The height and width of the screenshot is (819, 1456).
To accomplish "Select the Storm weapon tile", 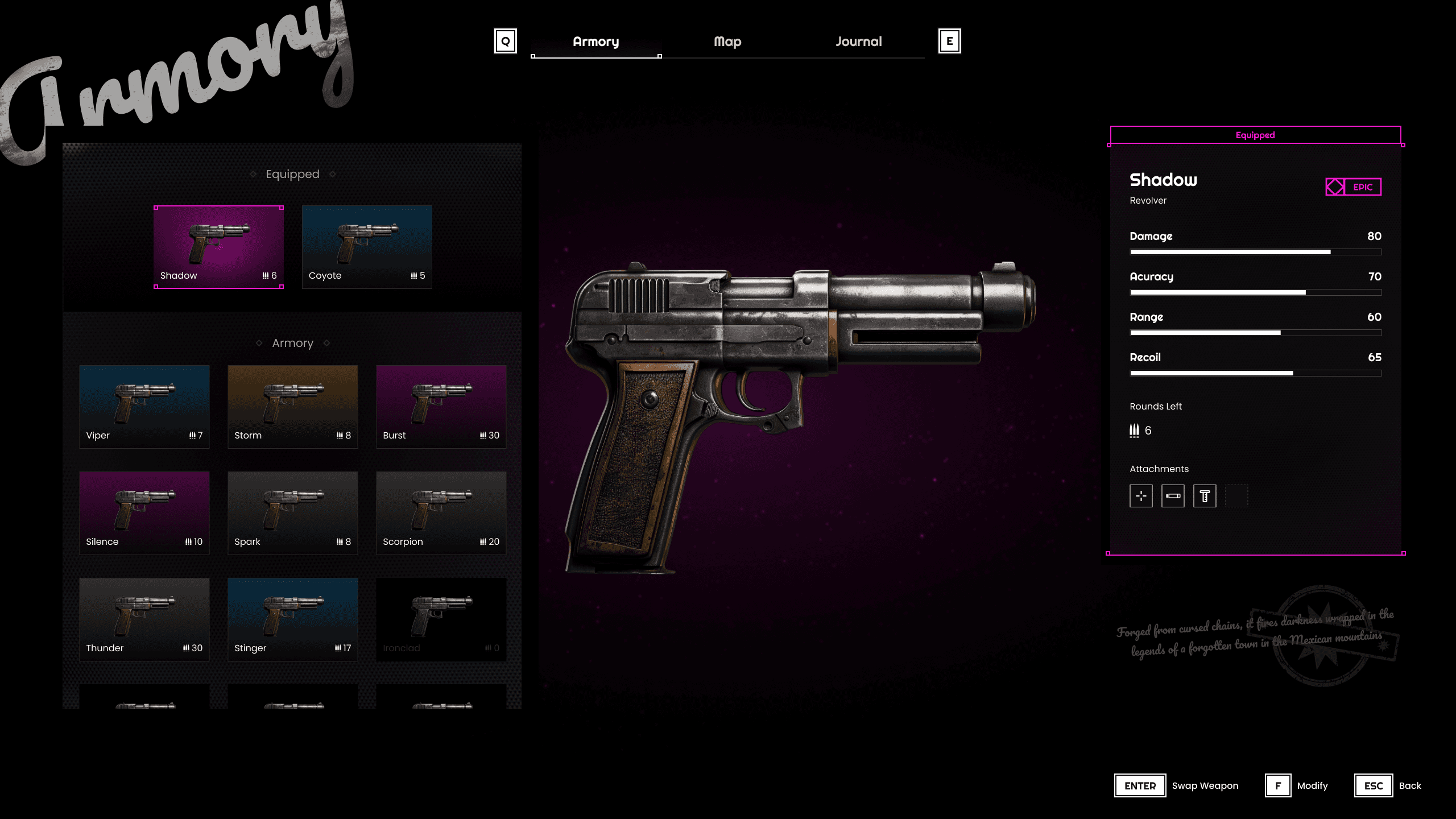I will (x=293, y=407).
